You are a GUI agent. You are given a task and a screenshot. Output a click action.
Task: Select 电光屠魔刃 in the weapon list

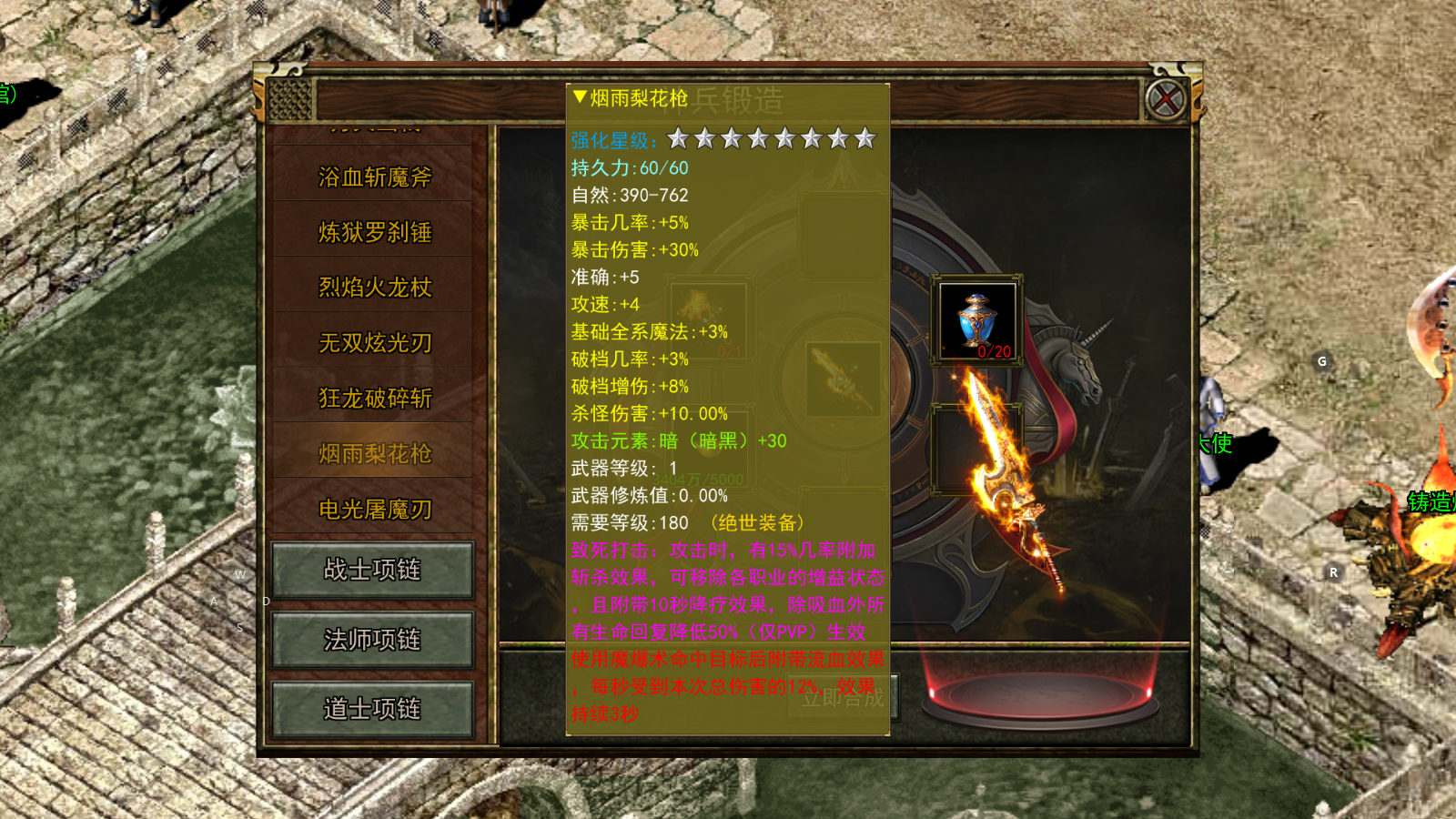click(375, 510)
